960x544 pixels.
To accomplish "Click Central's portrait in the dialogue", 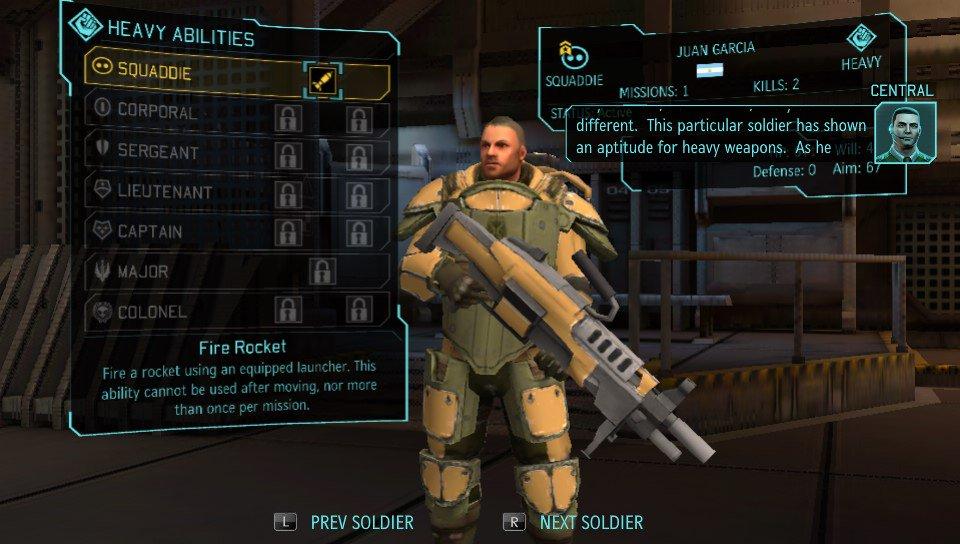I will click(904, 133).
